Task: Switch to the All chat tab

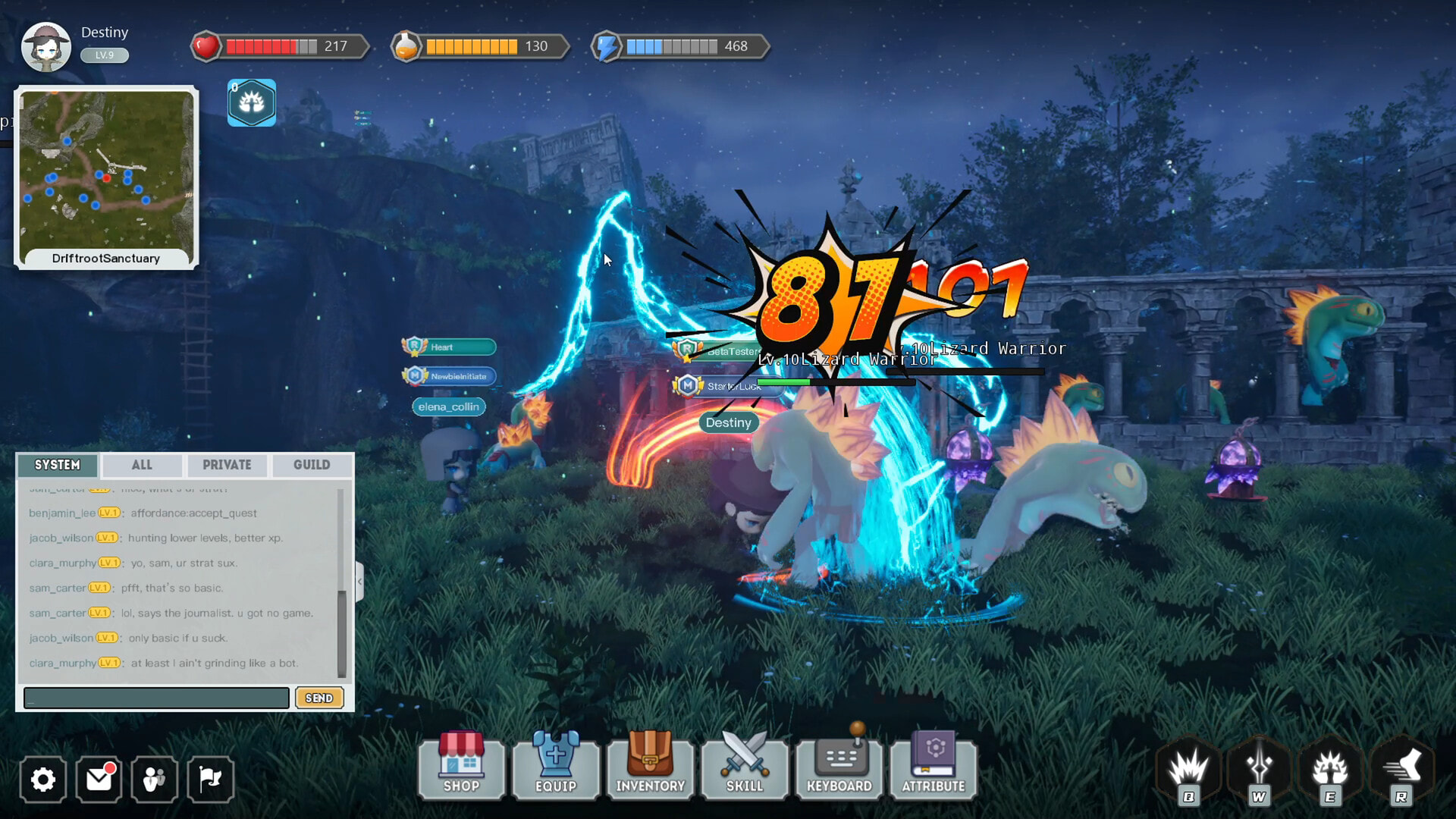Action: [142, 465]
